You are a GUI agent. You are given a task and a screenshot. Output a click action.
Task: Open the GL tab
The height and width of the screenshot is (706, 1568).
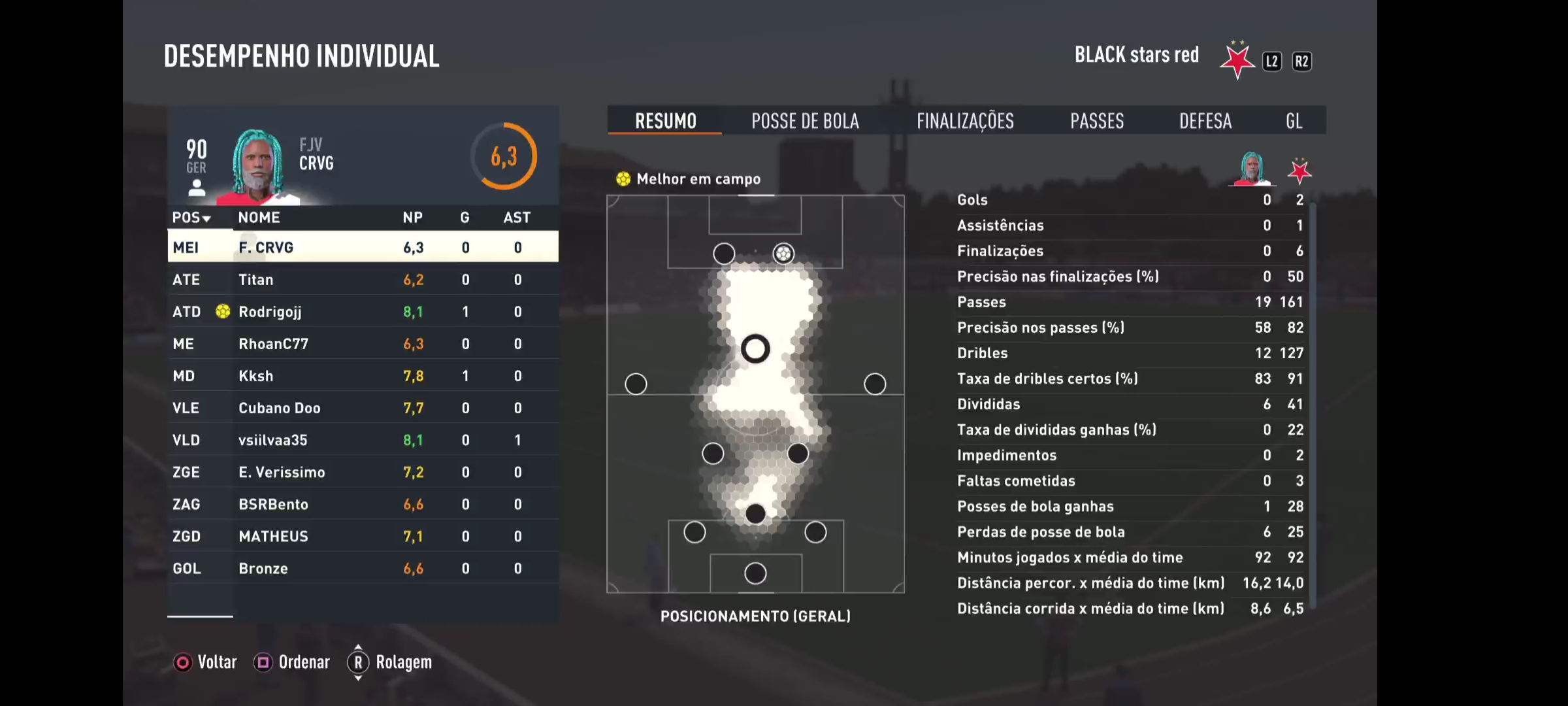pyautogui.click(x=1294, y=121)
